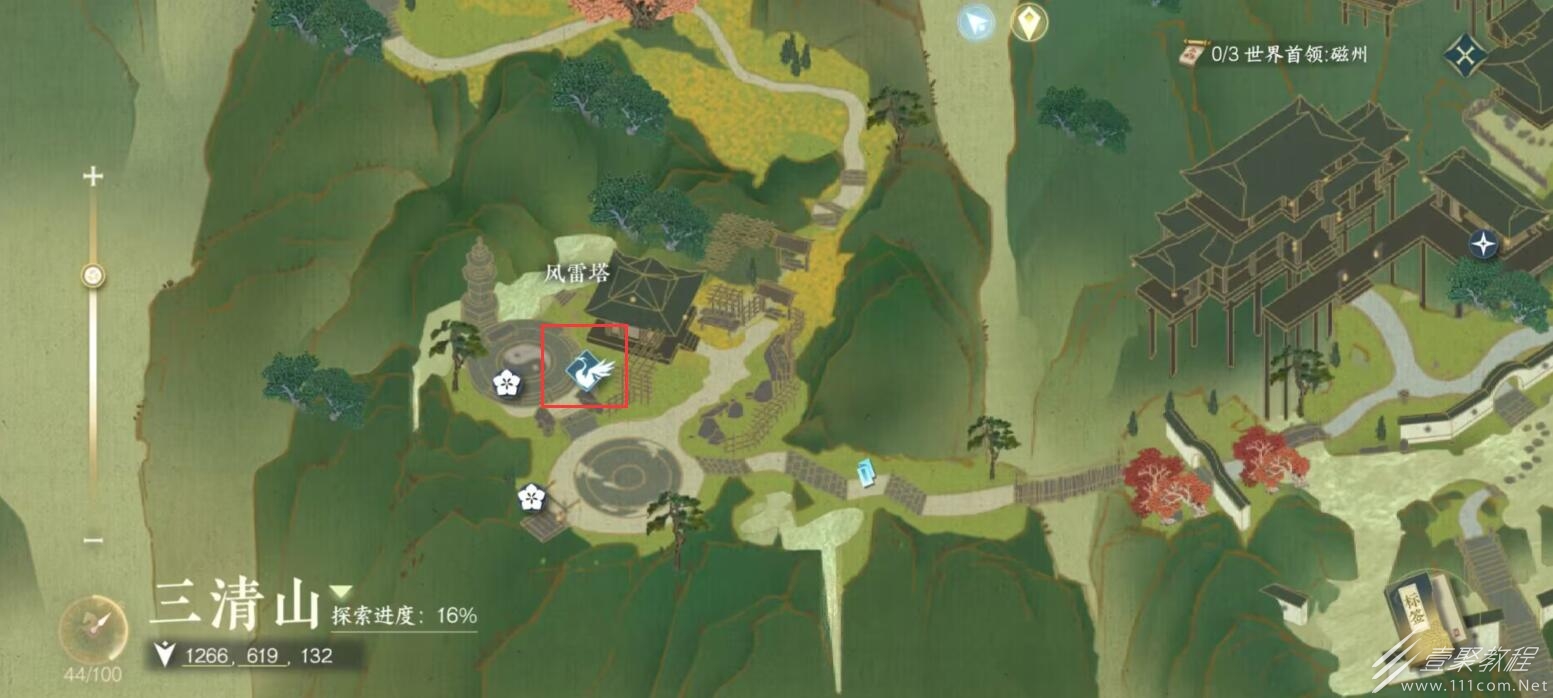Click the compass icon showing 44/100
The height and width of the screenshot is (698, 1553).
[x=93, y=630]
